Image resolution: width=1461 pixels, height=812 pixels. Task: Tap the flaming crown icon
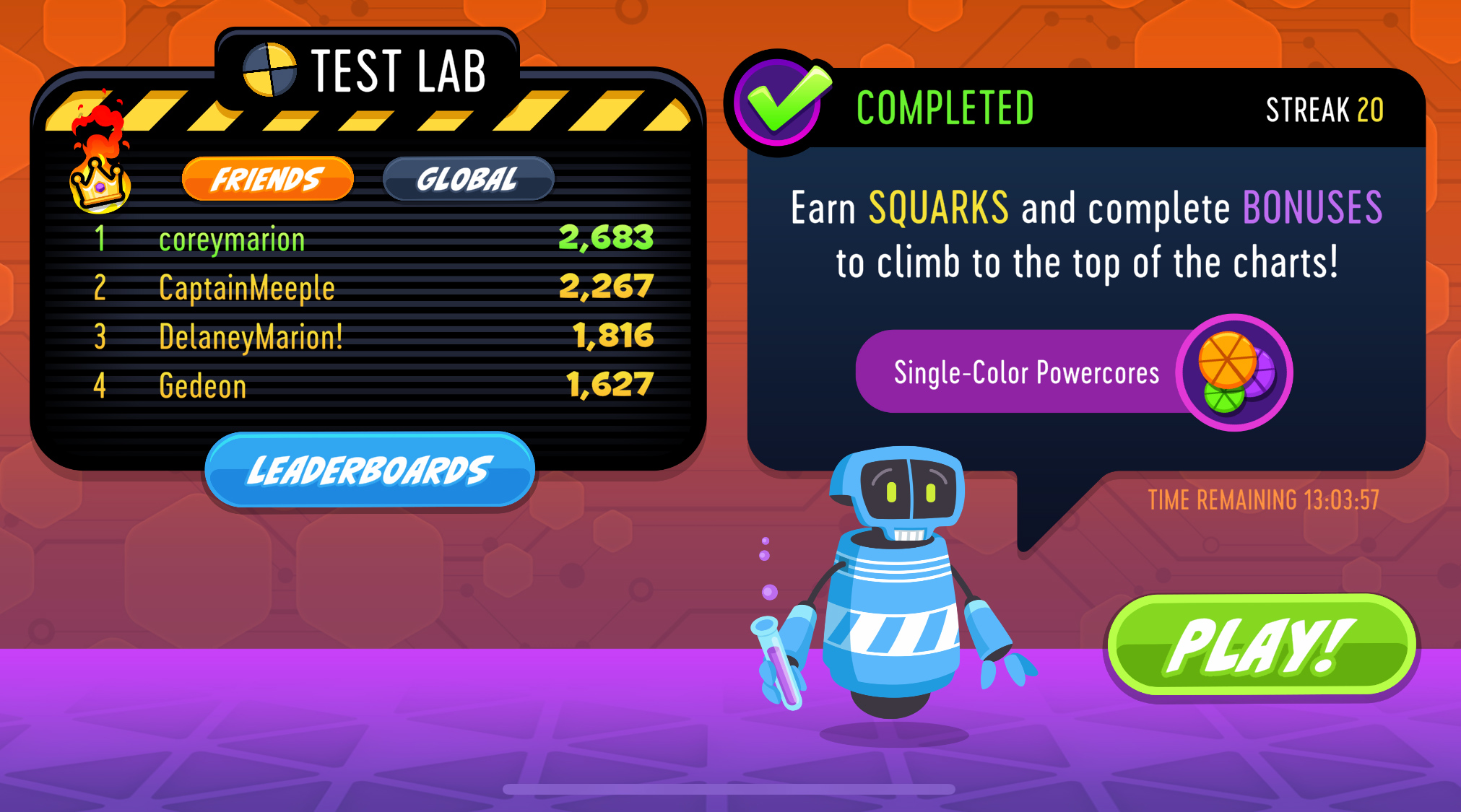pos(100,167)
